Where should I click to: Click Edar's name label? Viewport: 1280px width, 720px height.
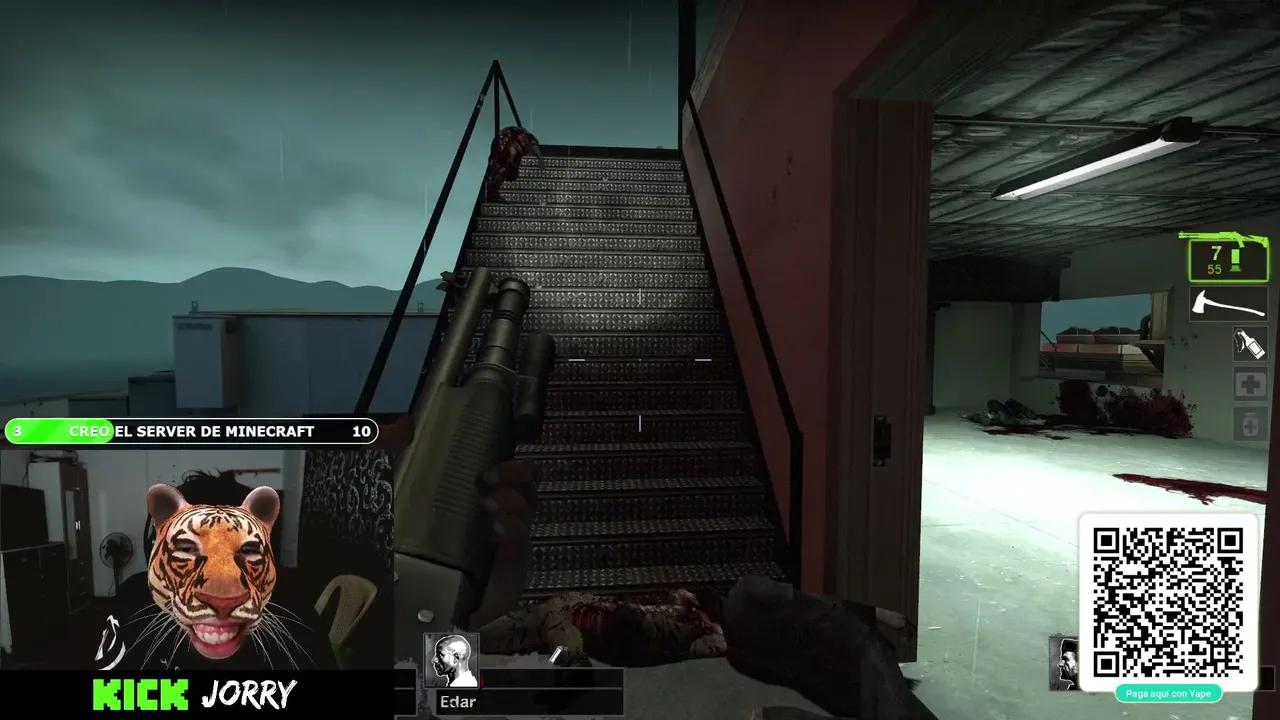pos(457,701)
